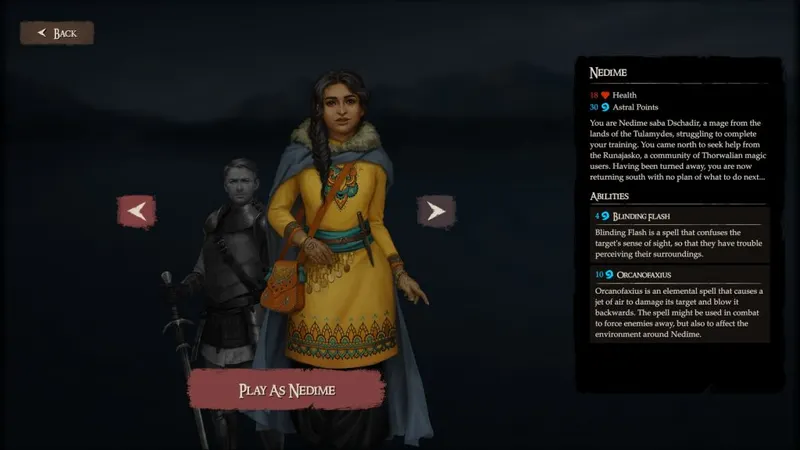Show the next character with right arrow

pos(435,211)
